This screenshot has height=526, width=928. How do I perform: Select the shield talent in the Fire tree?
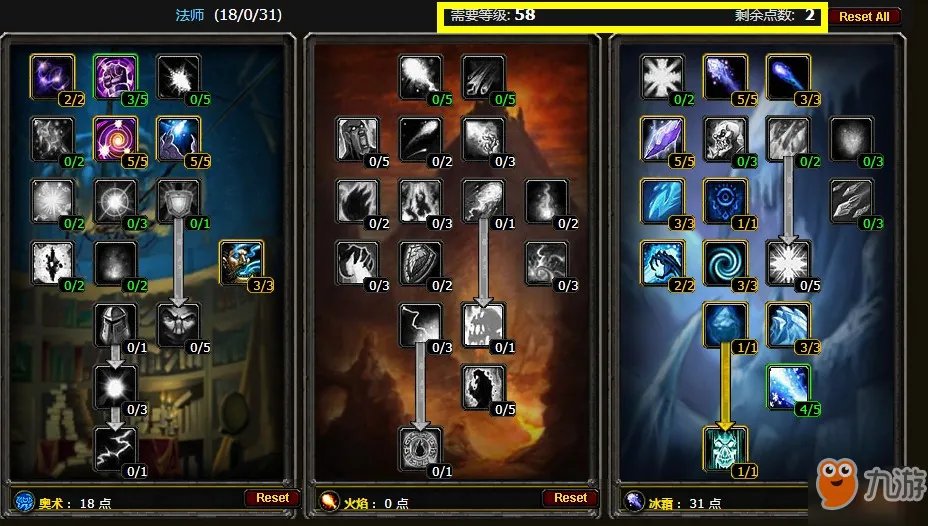[x=420, y=262]
